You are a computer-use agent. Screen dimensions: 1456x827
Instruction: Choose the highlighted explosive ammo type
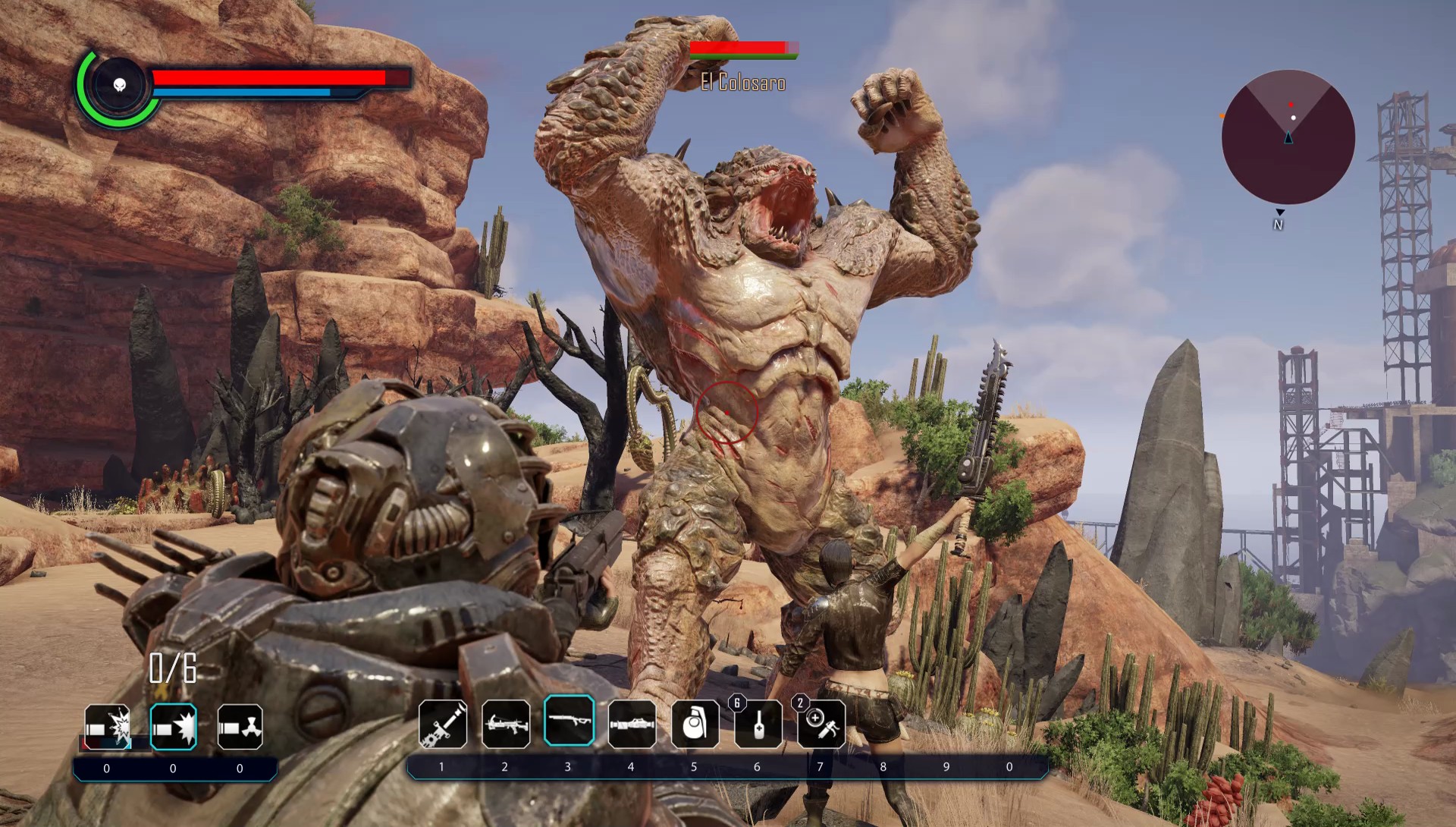(x=174, y=727)
